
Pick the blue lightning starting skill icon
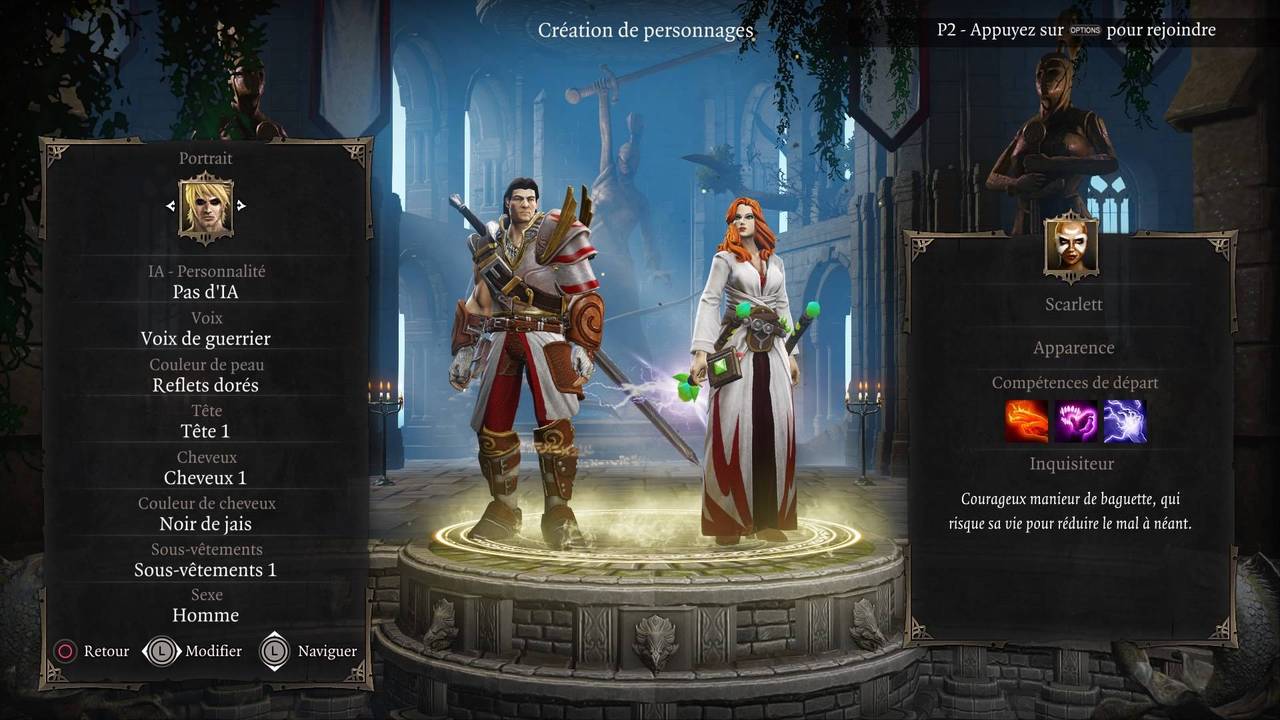coord(1124,421)
